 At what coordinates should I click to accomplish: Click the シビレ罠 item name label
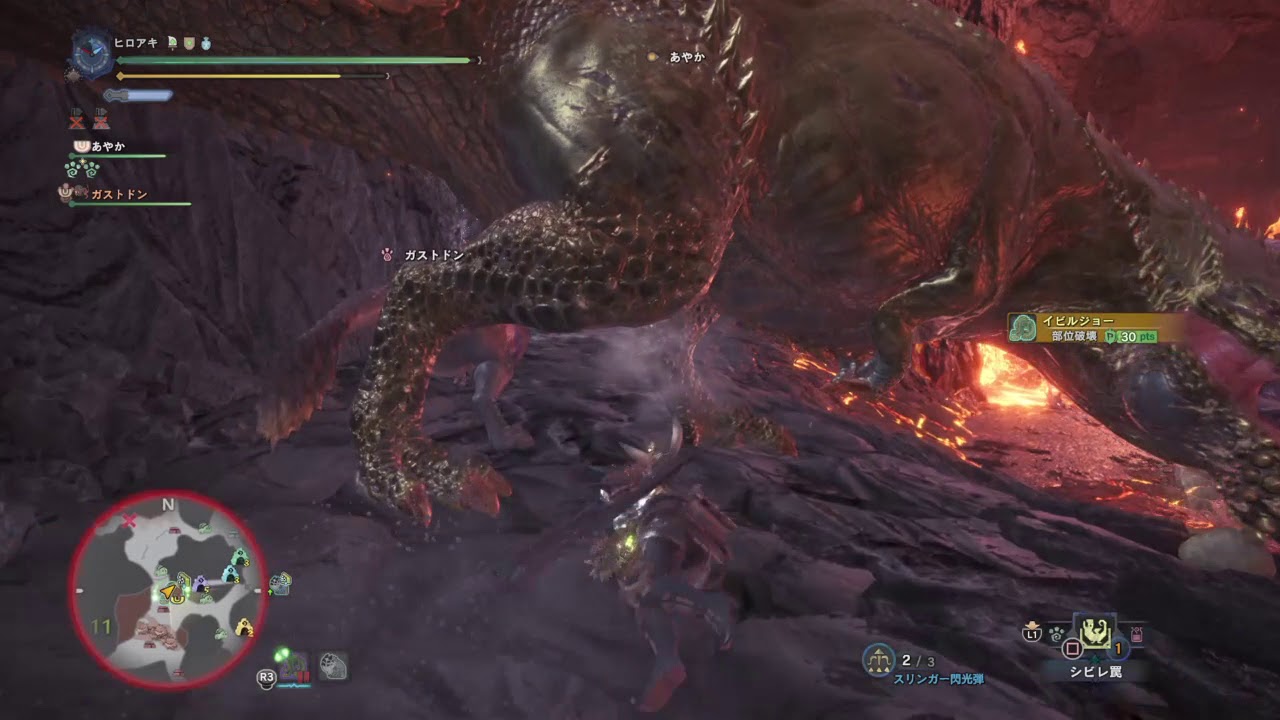(x=1096, y=671)
